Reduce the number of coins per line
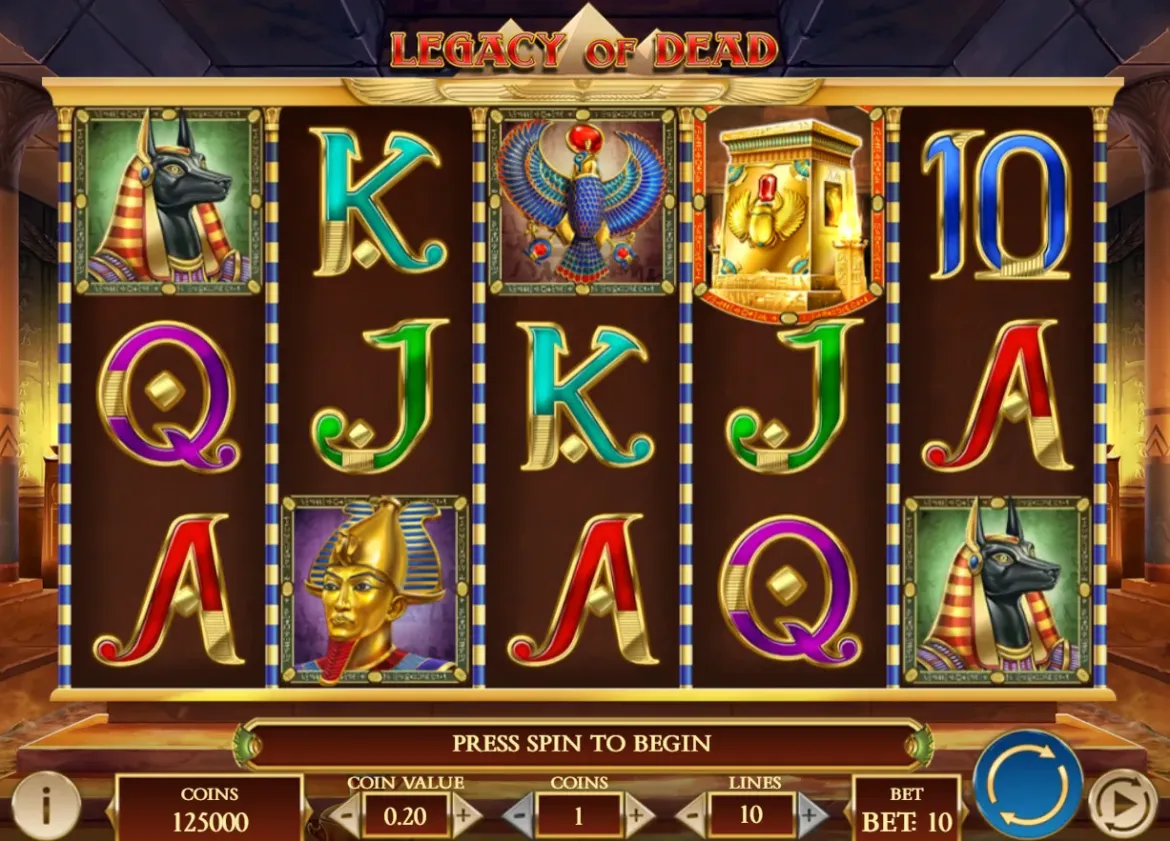Viewport: 1170px width, 841px height. pos(517,815)
